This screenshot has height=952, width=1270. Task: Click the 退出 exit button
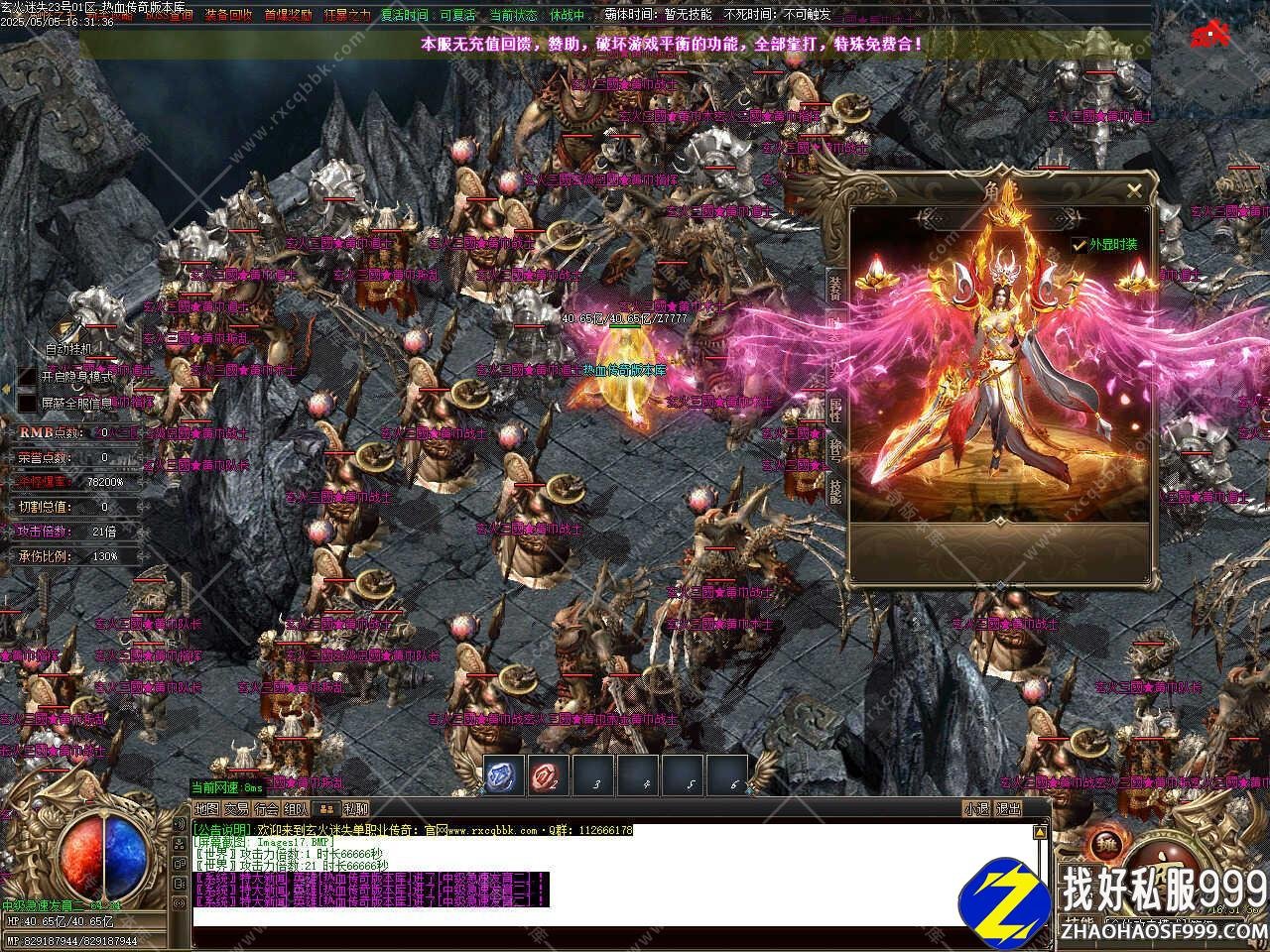pos(1008,809)
